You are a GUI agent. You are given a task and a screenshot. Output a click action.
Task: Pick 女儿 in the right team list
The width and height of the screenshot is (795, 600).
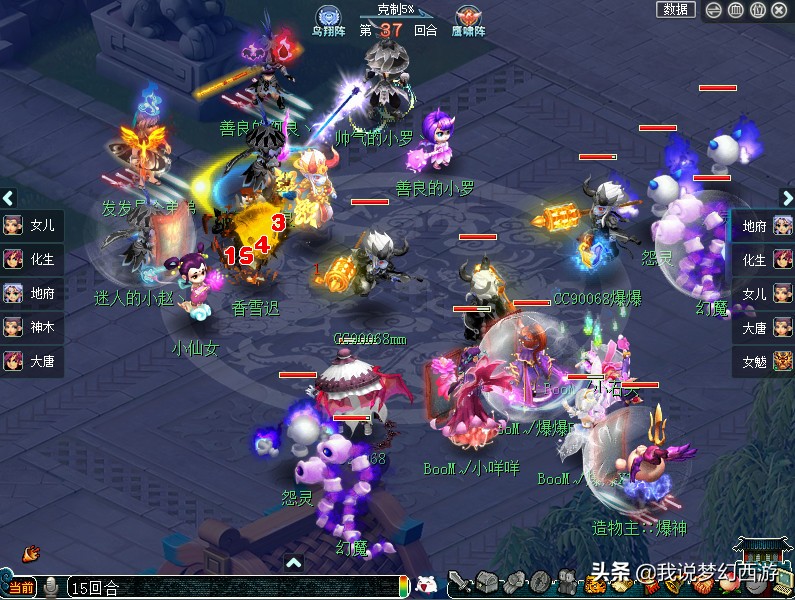pyautogui.click(x=764, y=294)
